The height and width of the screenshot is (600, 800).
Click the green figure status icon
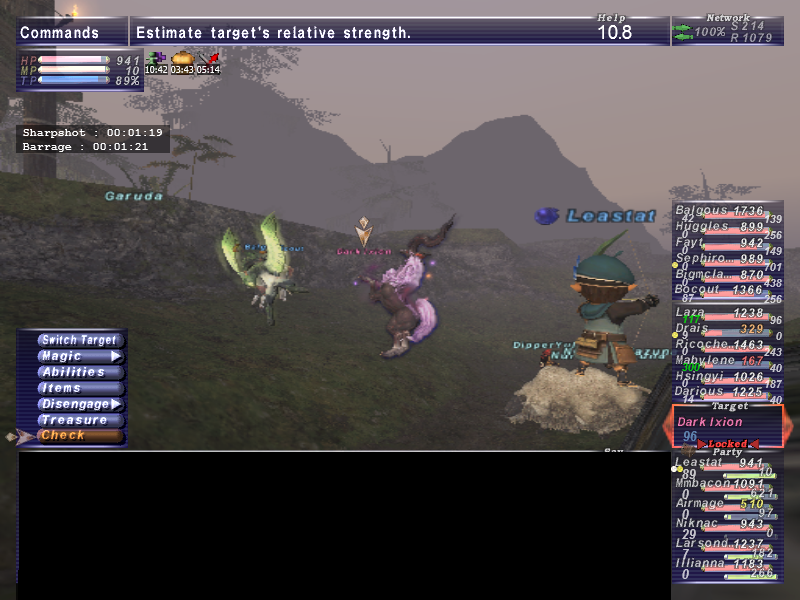155,60
